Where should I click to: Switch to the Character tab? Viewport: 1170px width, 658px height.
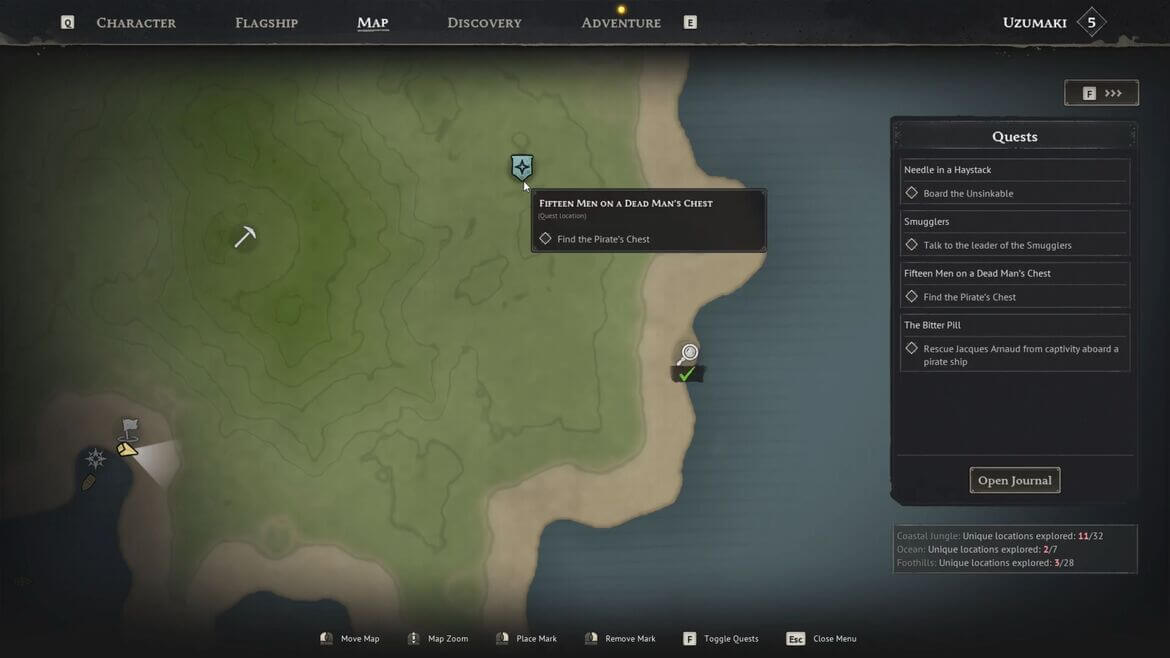(136, 23)
